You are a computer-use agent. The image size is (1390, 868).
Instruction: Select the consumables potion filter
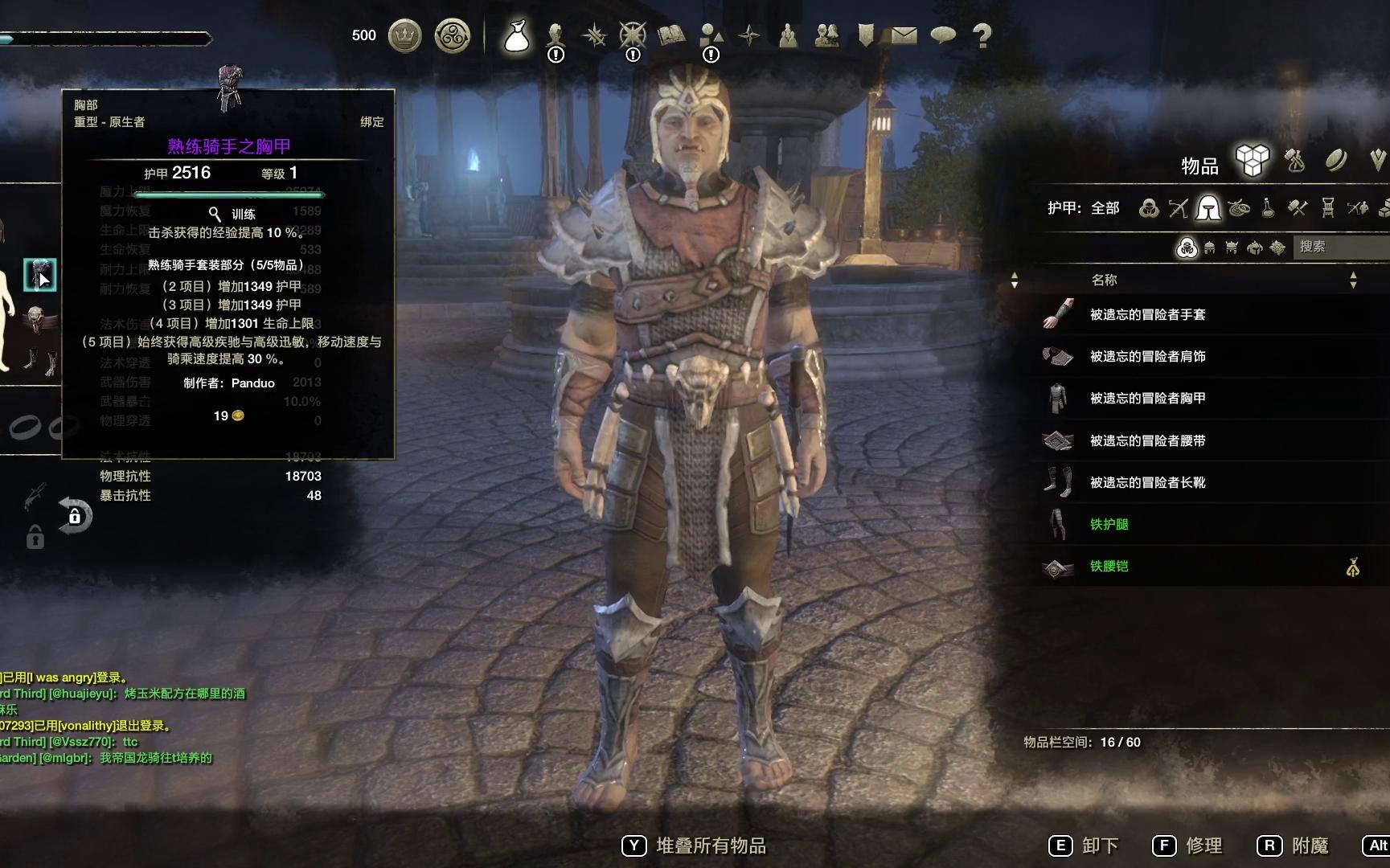coord(1268,208)
